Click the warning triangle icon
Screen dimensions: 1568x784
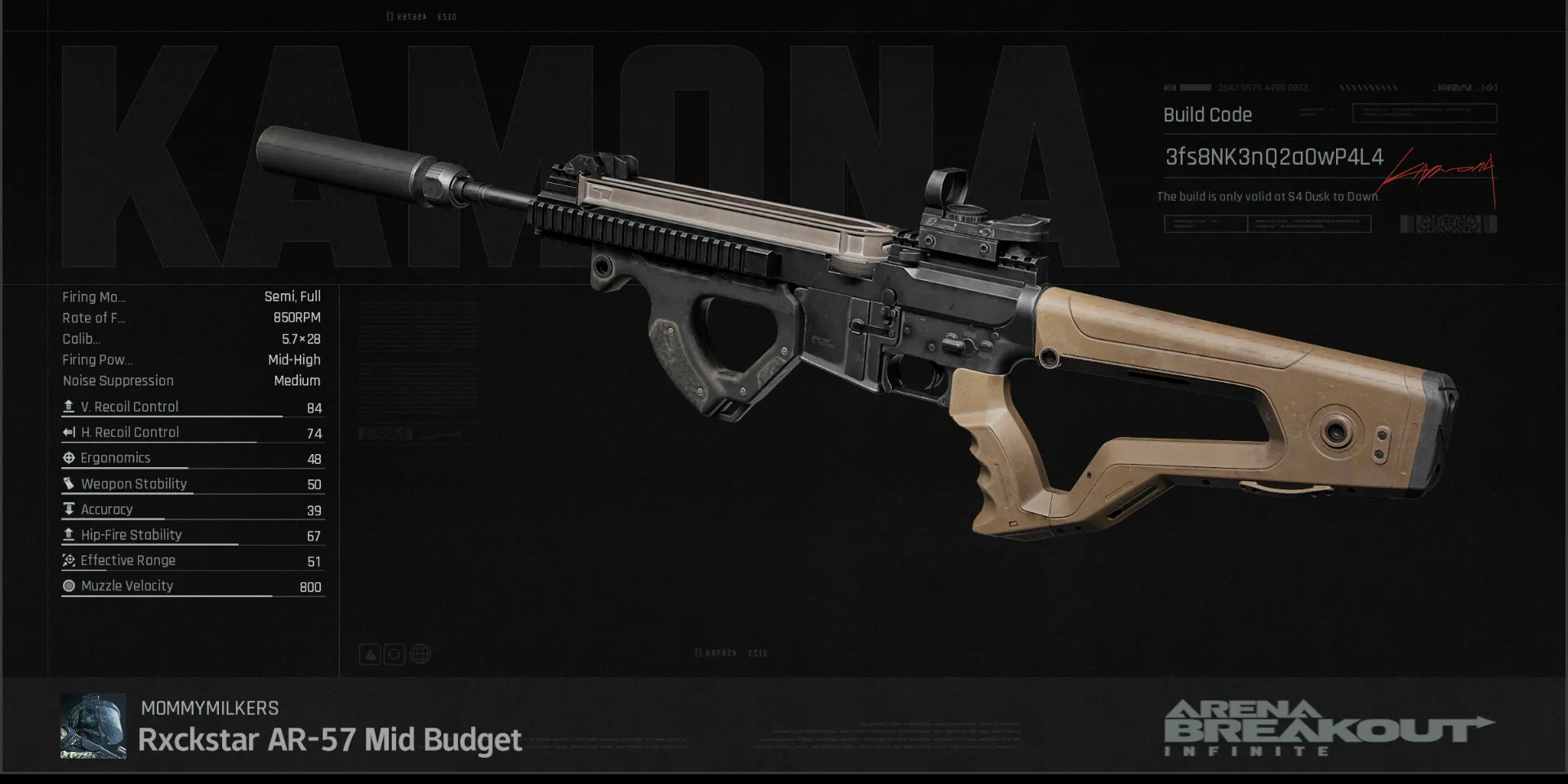[370, 653]
